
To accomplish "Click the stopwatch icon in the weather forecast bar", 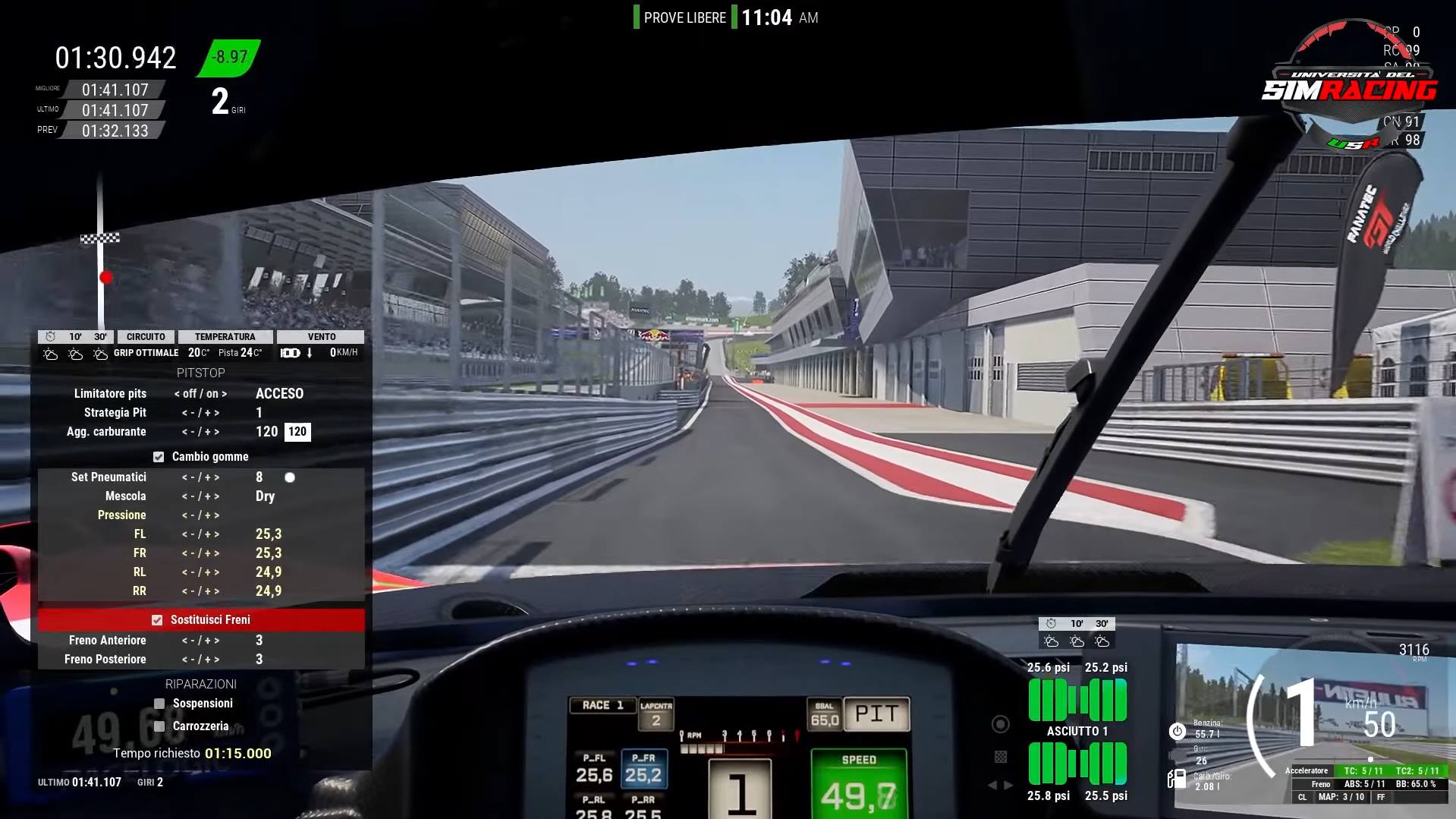I will [50, 336].
